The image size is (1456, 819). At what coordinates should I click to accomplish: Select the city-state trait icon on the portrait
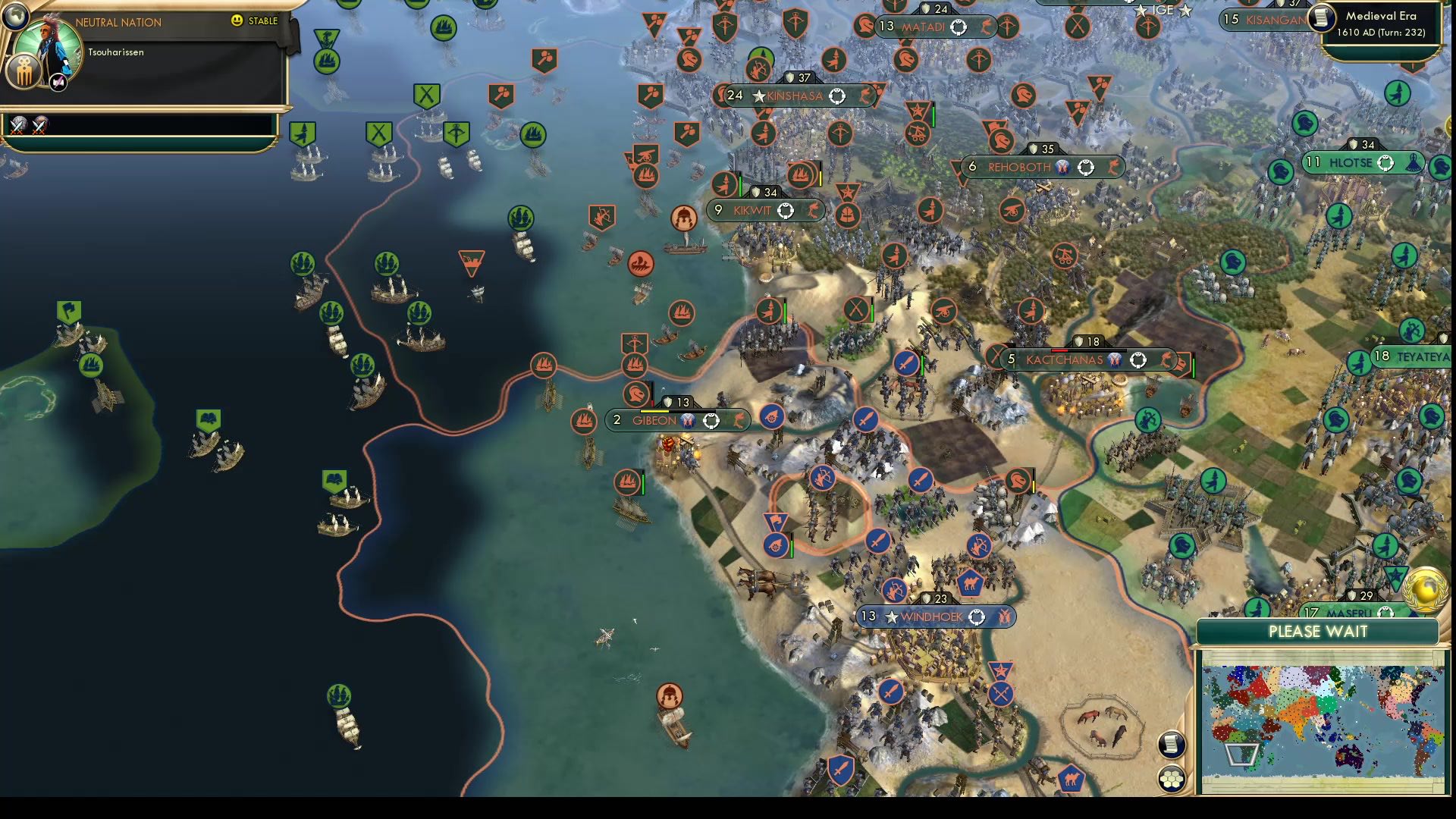(x=24, y=72)
